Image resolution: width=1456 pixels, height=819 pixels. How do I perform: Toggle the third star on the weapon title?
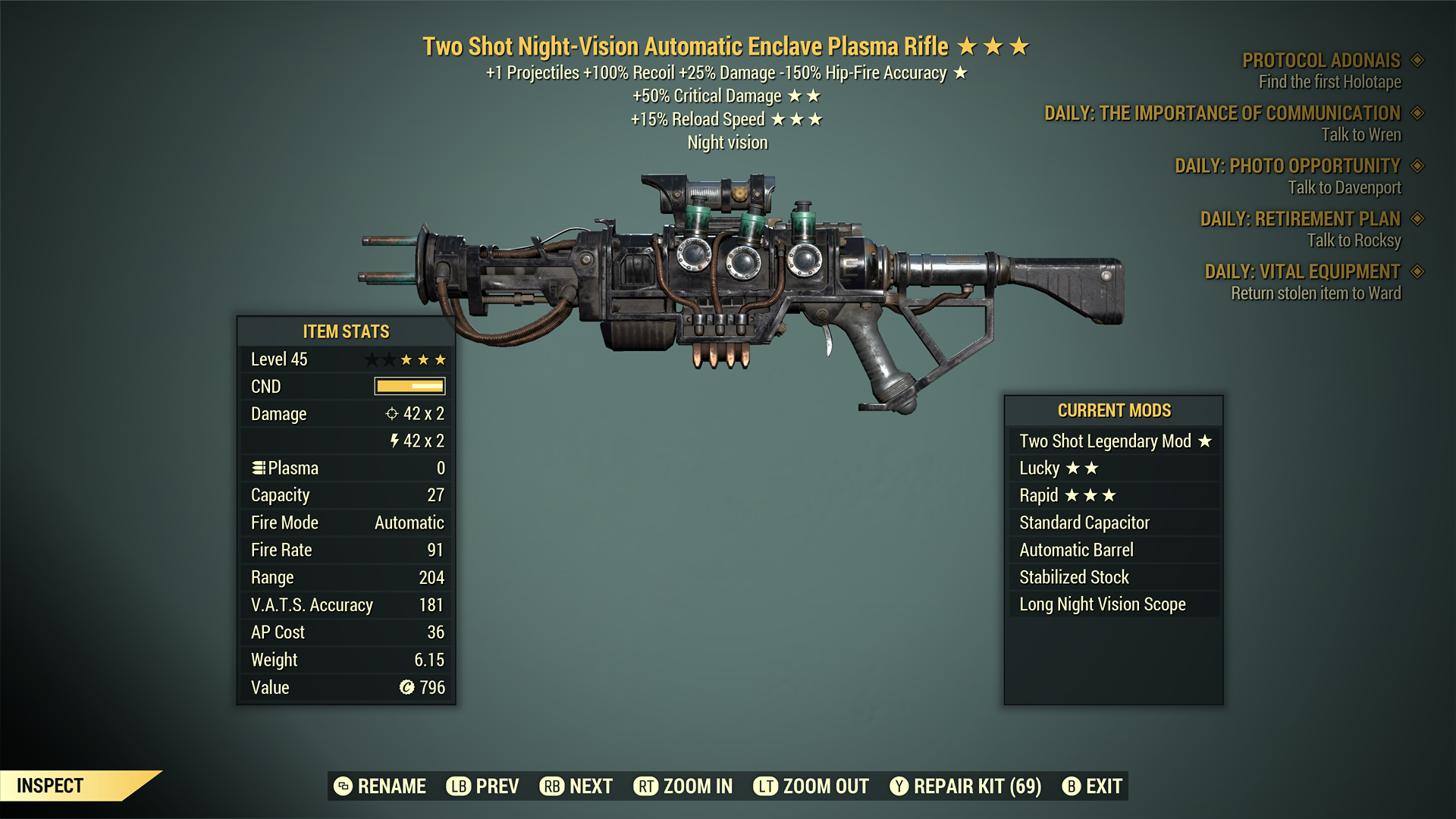coord(1020,45)
